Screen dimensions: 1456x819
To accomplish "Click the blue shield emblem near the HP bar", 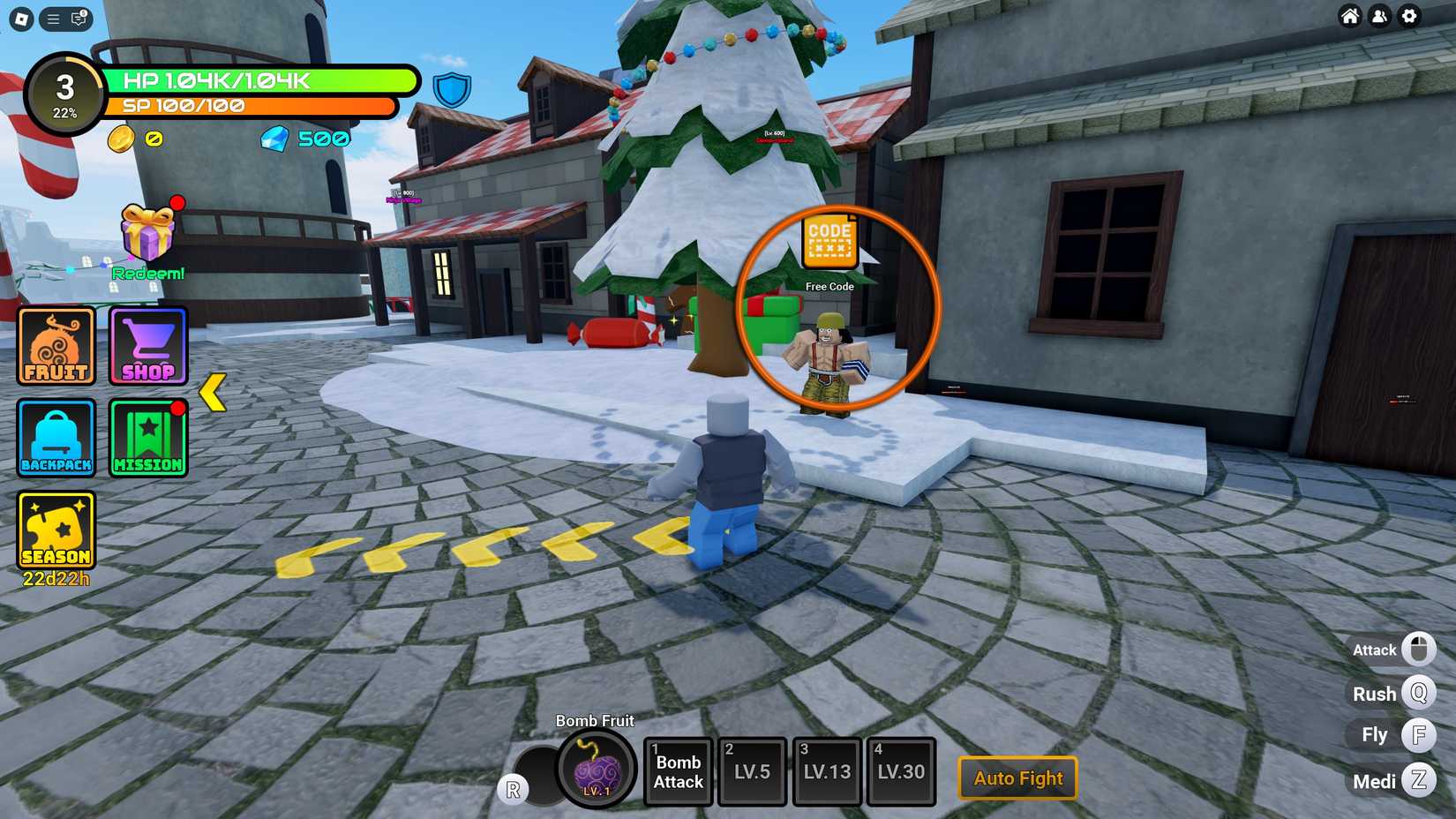I will coord(453,88).
